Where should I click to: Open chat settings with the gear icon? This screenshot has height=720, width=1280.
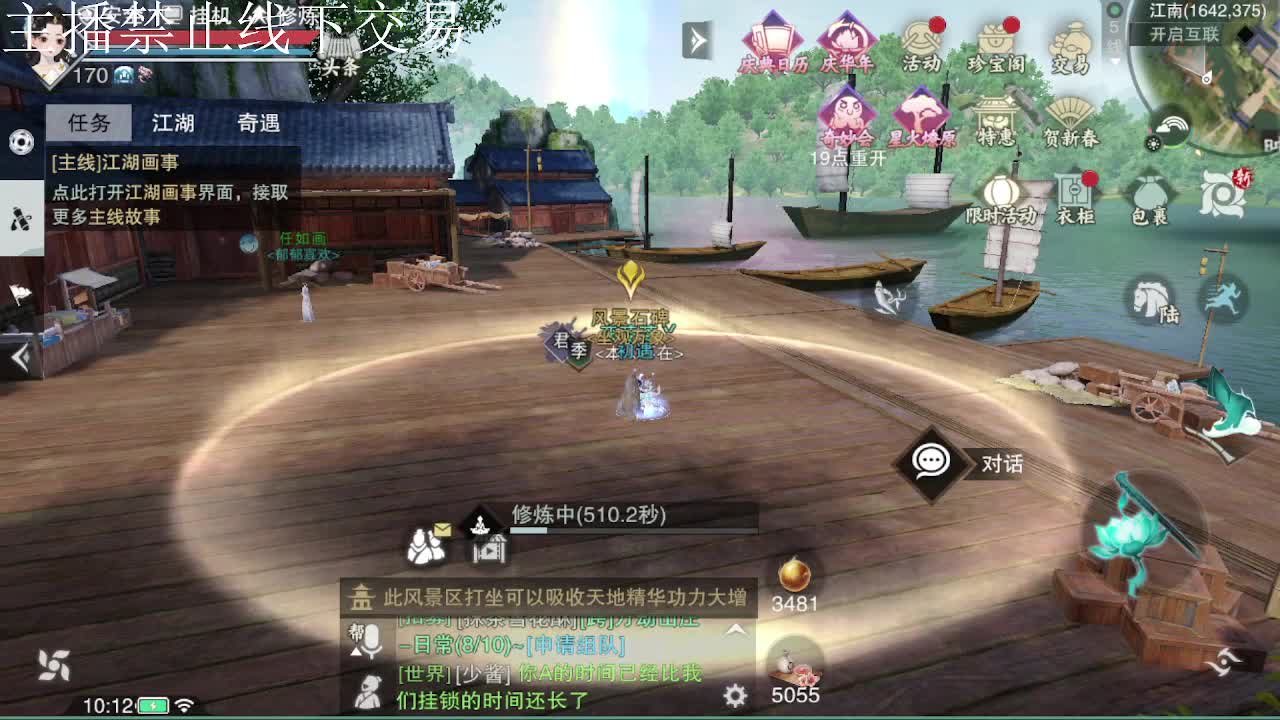pos(735,692)
